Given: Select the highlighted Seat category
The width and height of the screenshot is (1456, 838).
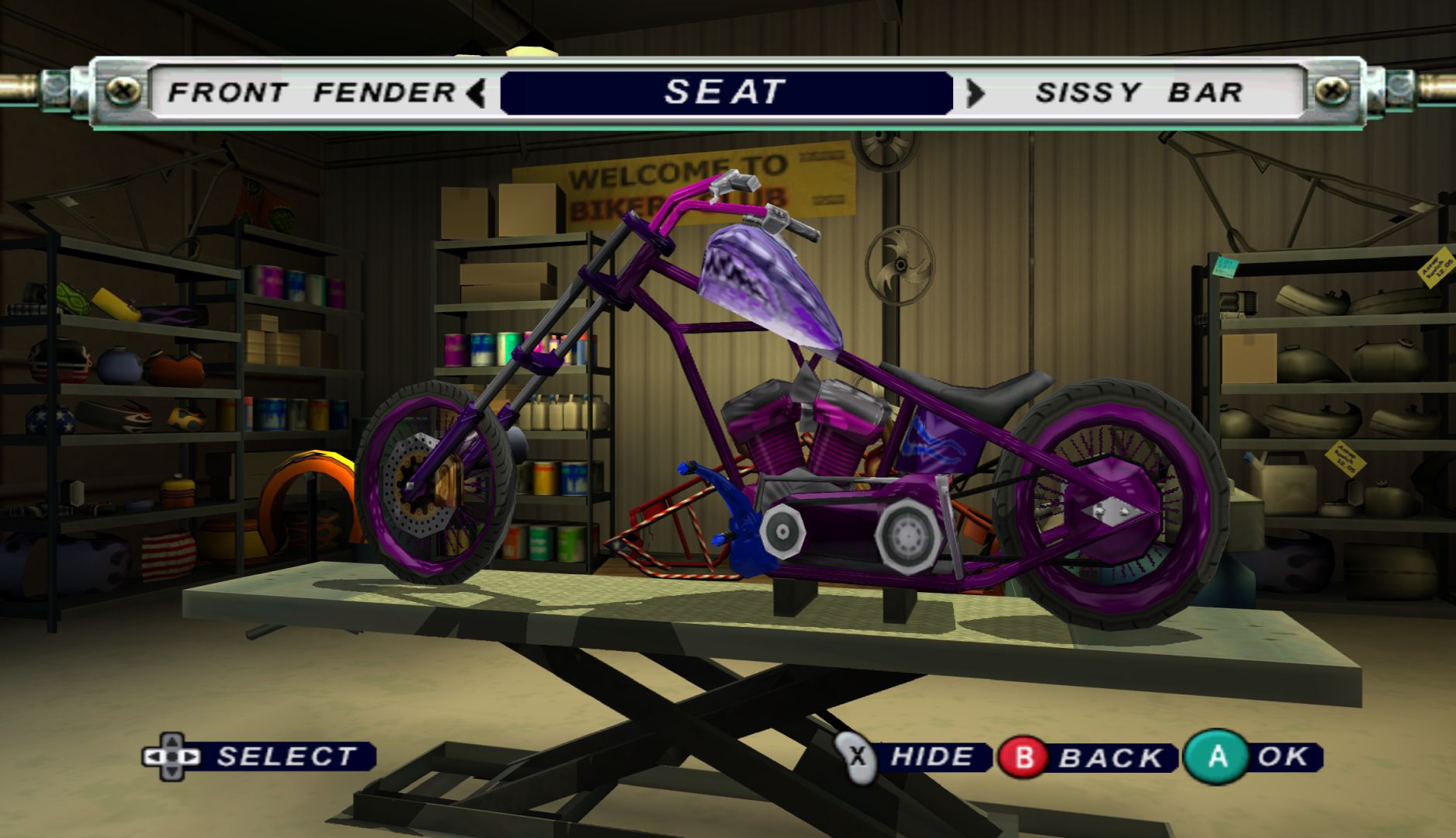Looking at the screenshot, I should pos(726,93).
